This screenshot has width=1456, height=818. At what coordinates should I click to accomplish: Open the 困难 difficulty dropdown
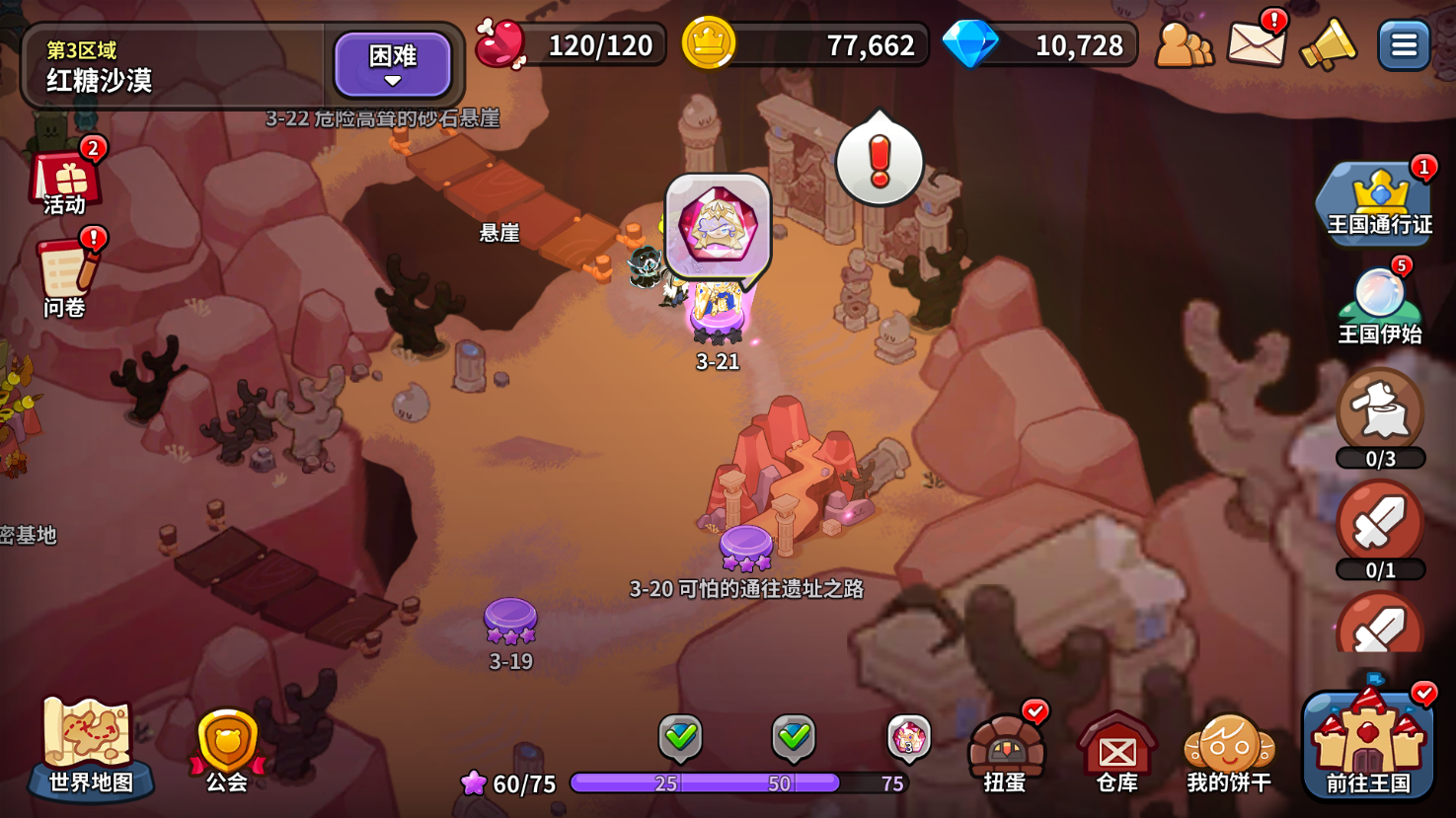tap(392, 64)
